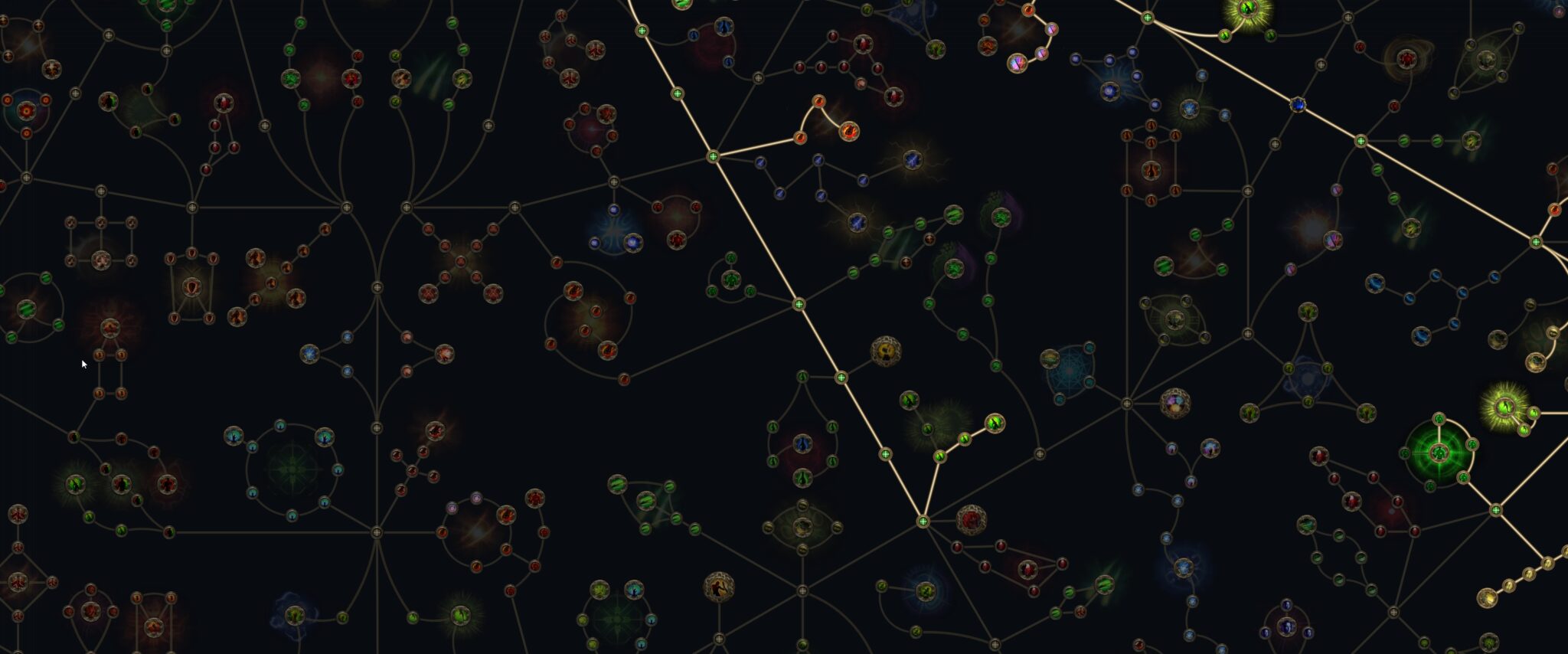Image resolution: width=1568 pixels, height=654 pixels.
Task: Select the pink gem notable in top-right cluster
Action: (1018, 63)
